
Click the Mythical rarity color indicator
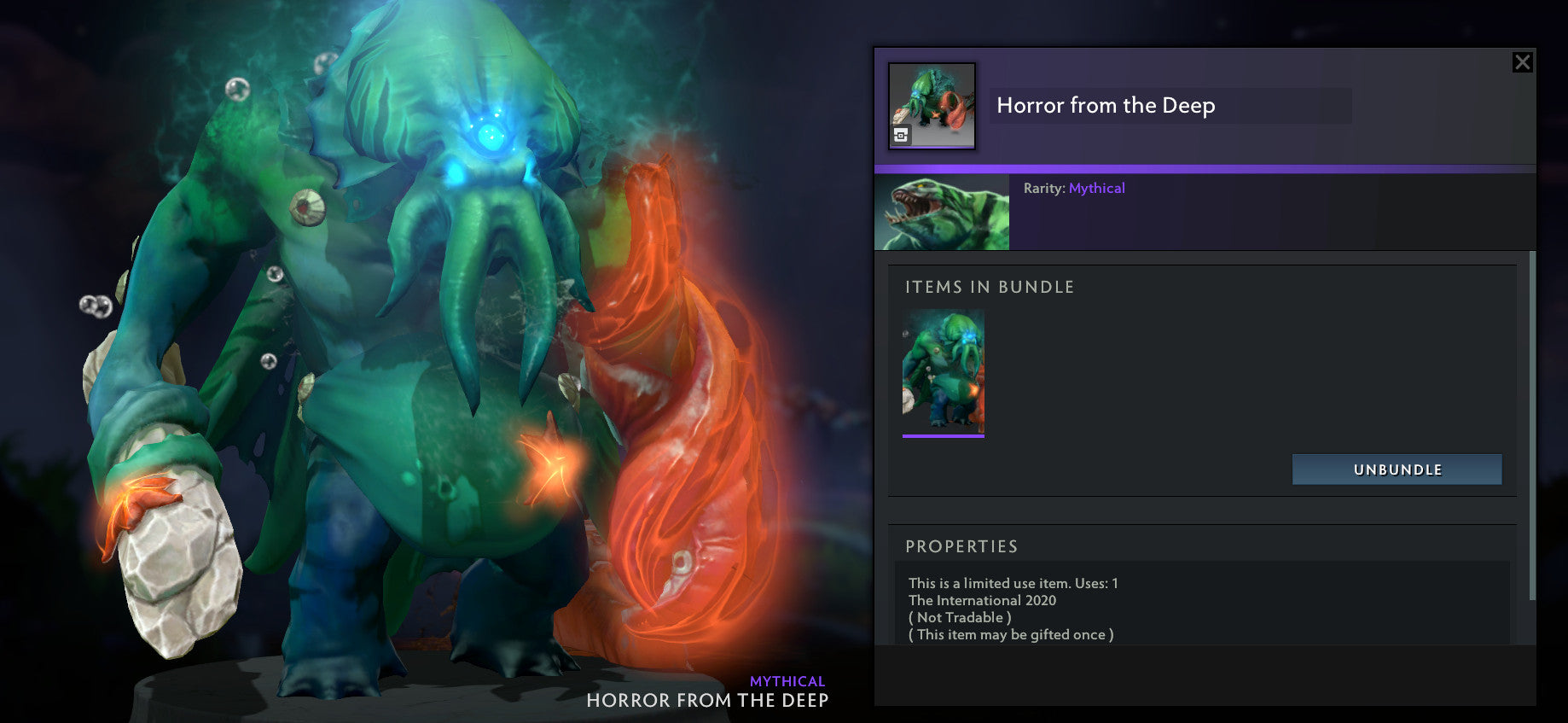(1097, 188)
